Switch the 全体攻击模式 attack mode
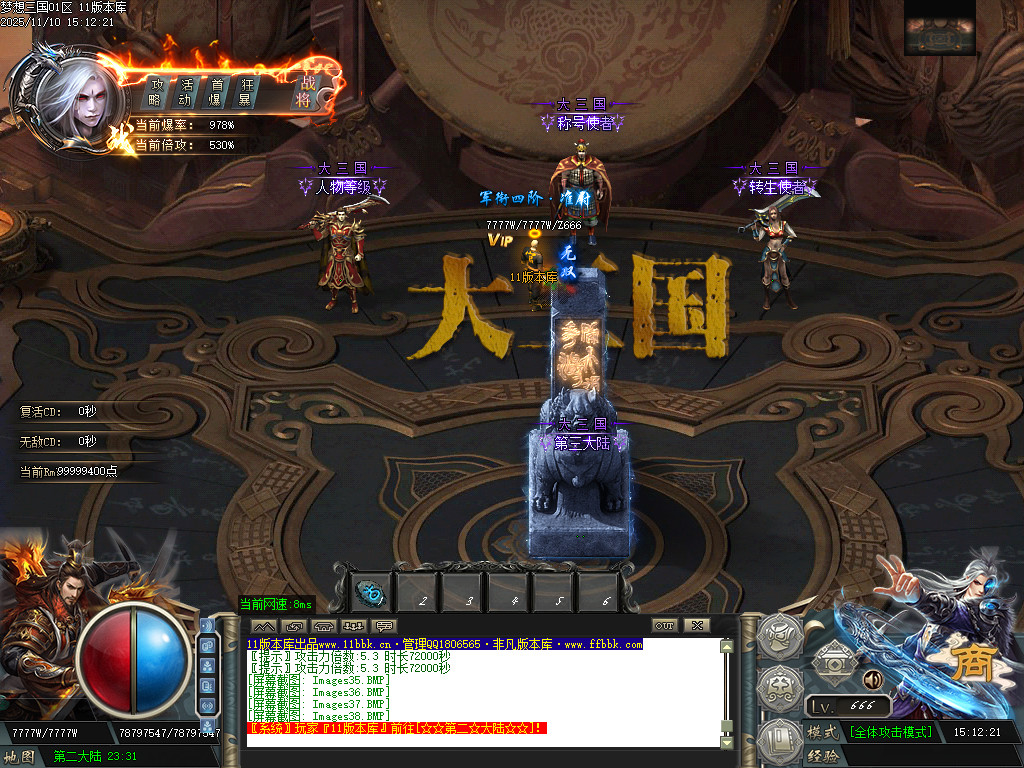Image resolution: width=1024 pixels, height=768 pixels. (x=890, y=732)
